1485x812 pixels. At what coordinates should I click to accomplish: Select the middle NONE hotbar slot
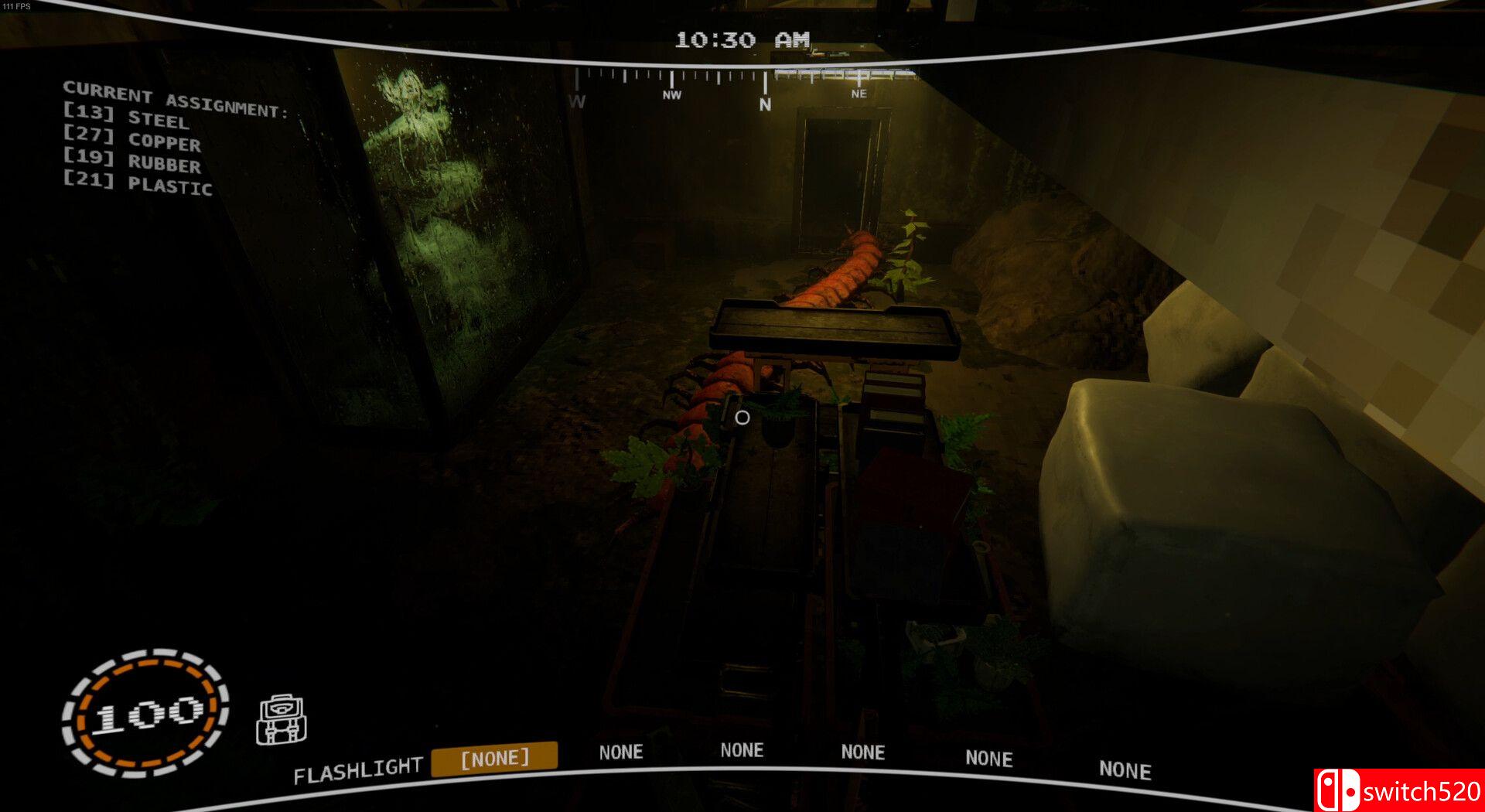862,752
